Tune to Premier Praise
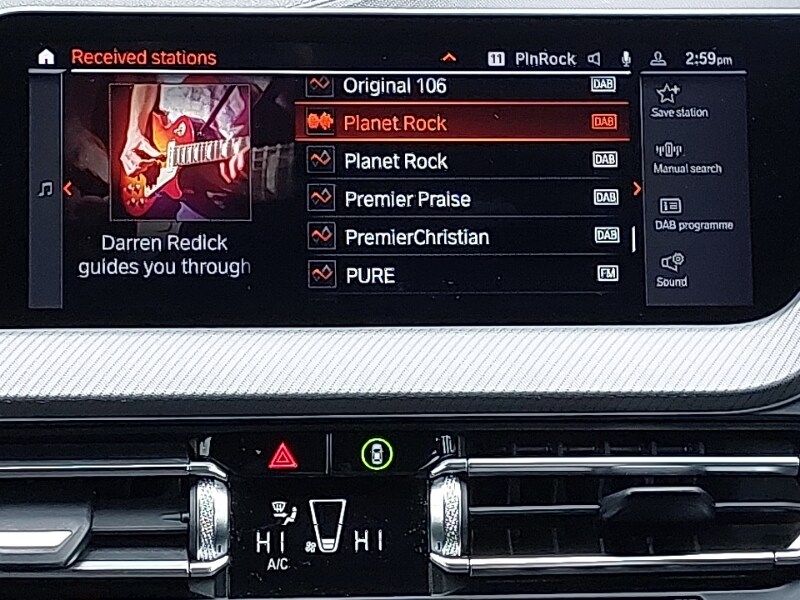800x600 pixels. [460, 199]
